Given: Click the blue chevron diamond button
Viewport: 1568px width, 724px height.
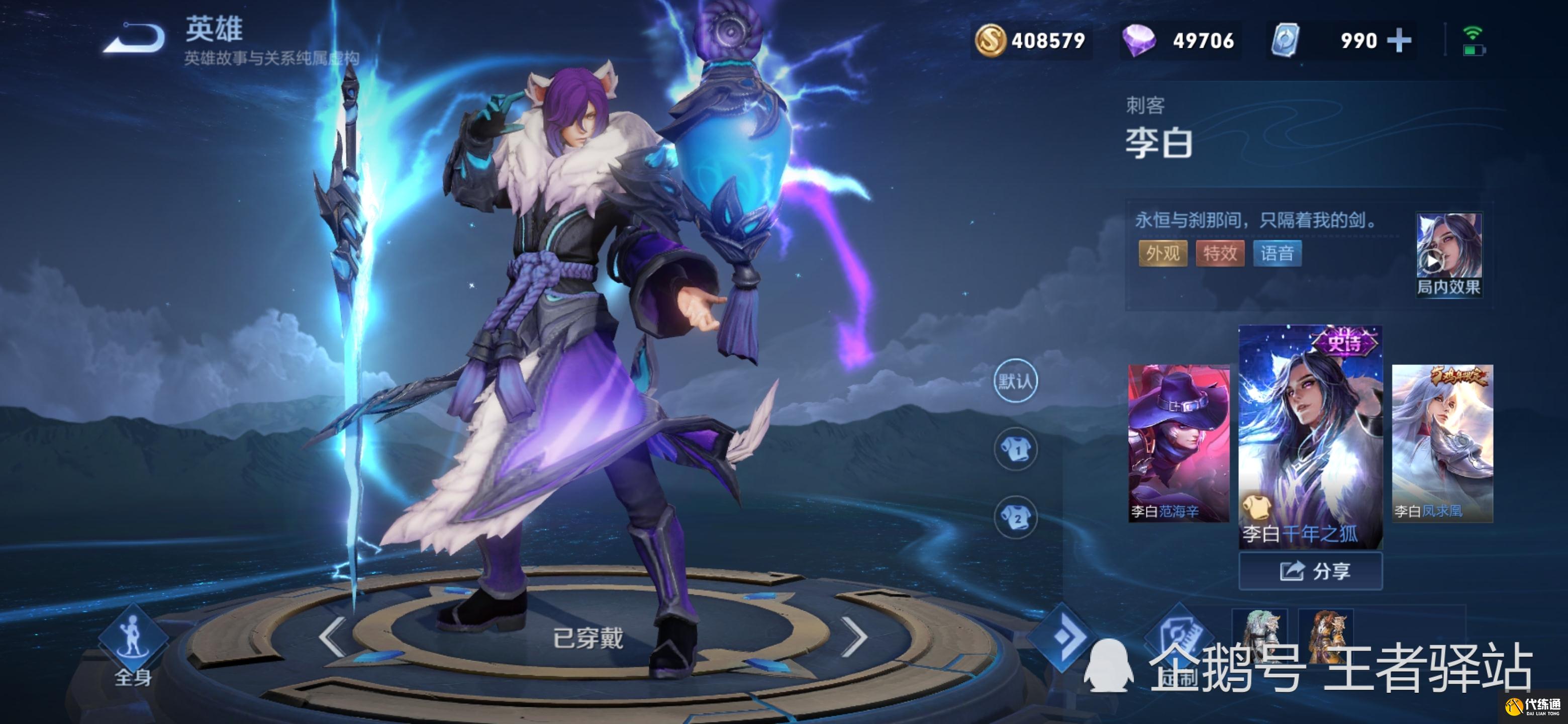Looking at the screenshot, I should click(x=1062, y=637).
